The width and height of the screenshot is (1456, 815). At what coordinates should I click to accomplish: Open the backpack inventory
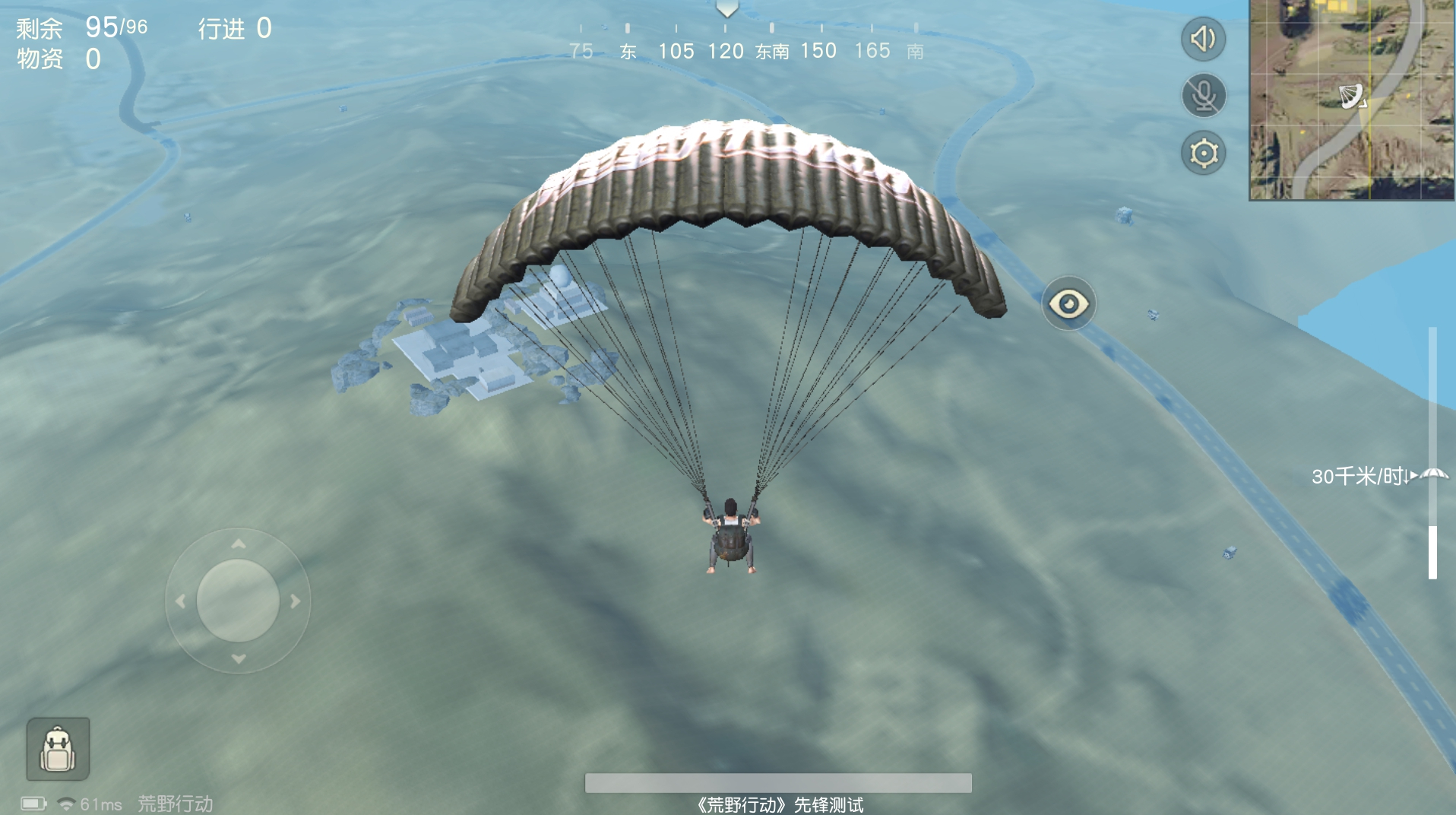58,749
